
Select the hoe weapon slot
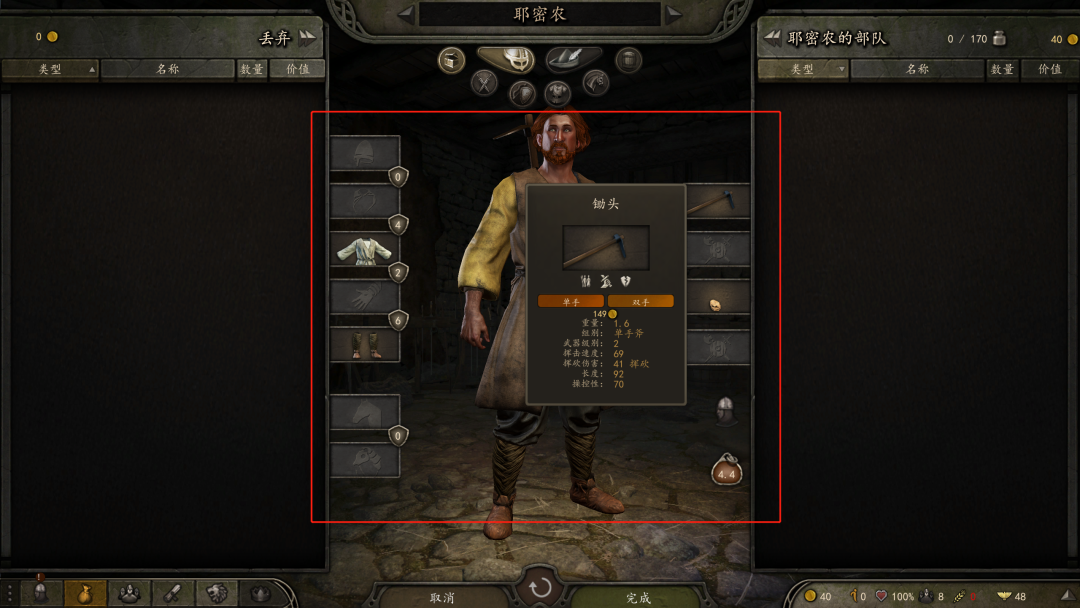click(x=717, y=201)
